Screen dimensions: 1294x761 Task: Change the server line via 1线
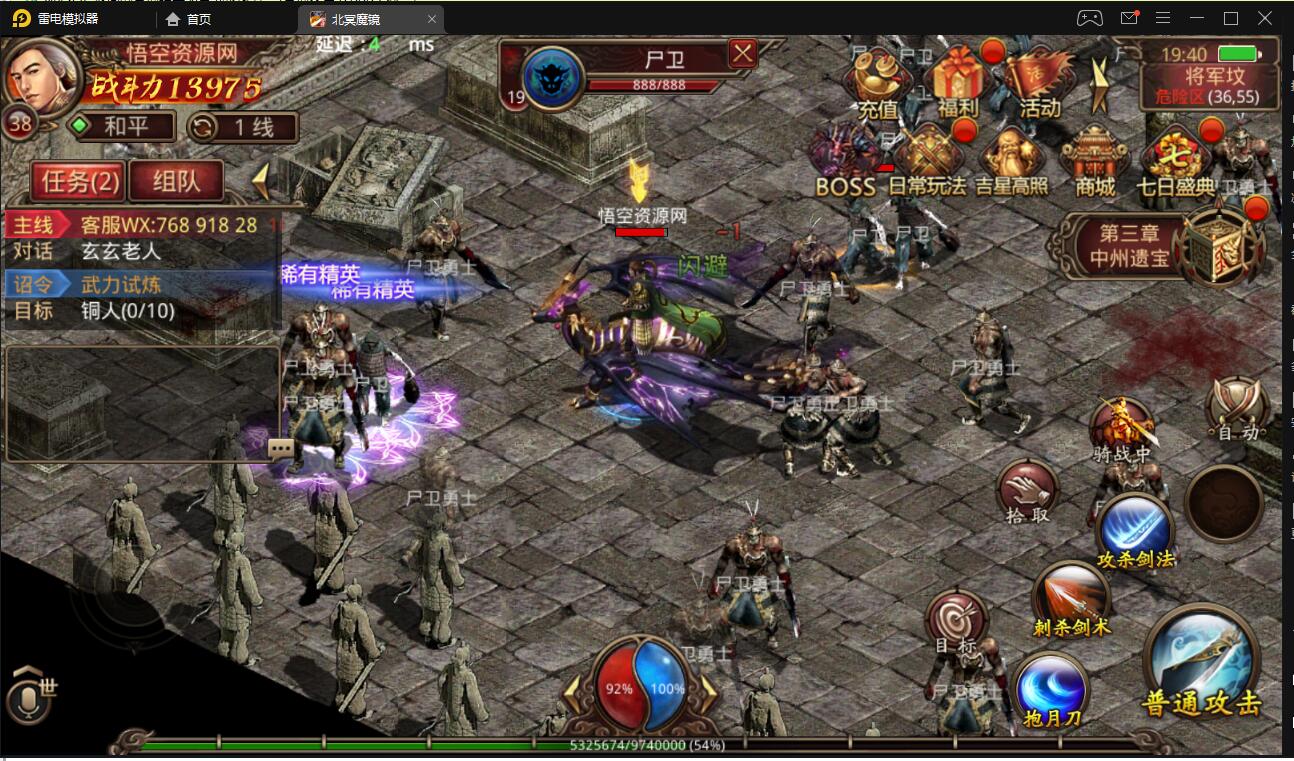click(x=243, y=127)
